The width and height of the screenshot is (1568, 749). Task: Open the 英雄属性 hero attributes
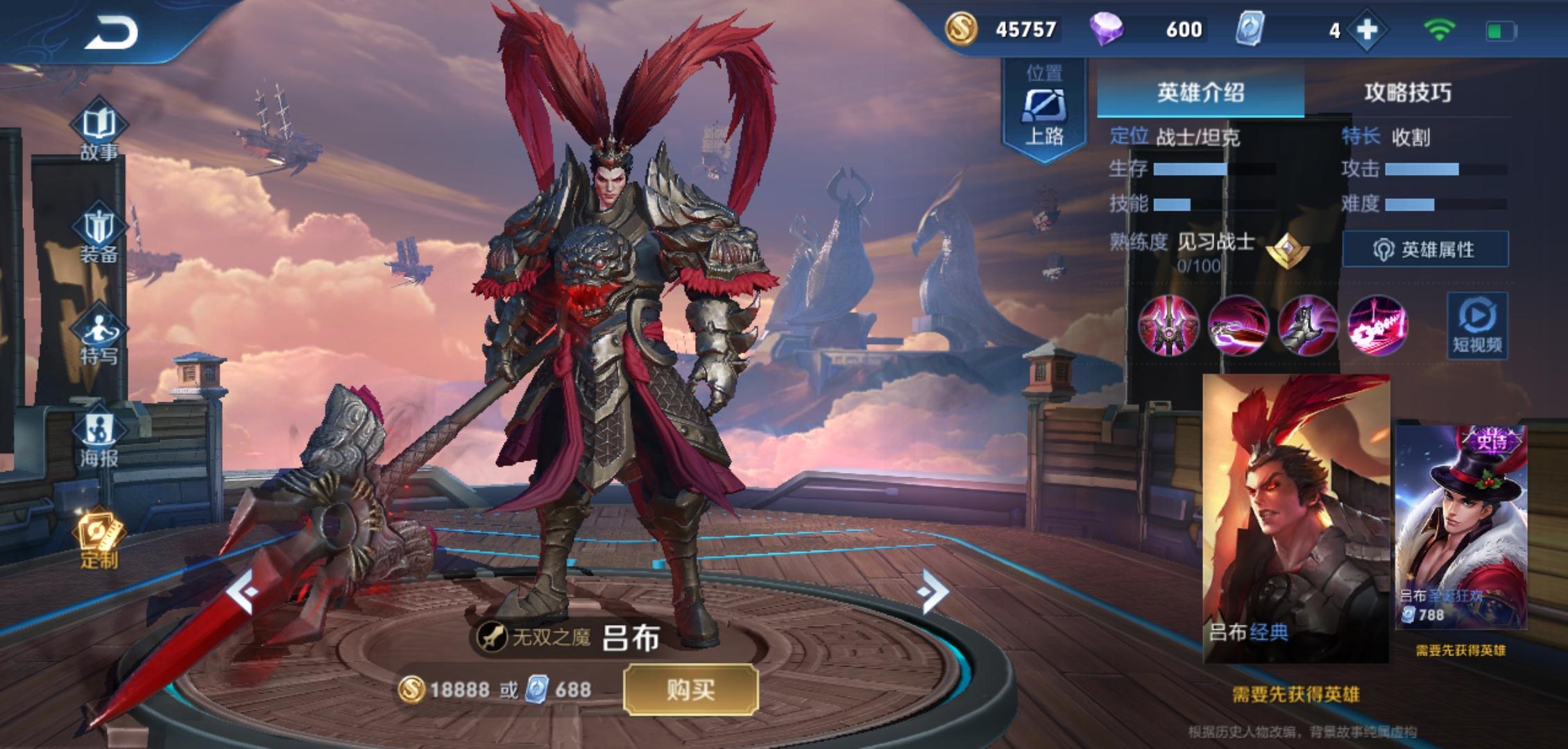click(x=1425, y=249)
